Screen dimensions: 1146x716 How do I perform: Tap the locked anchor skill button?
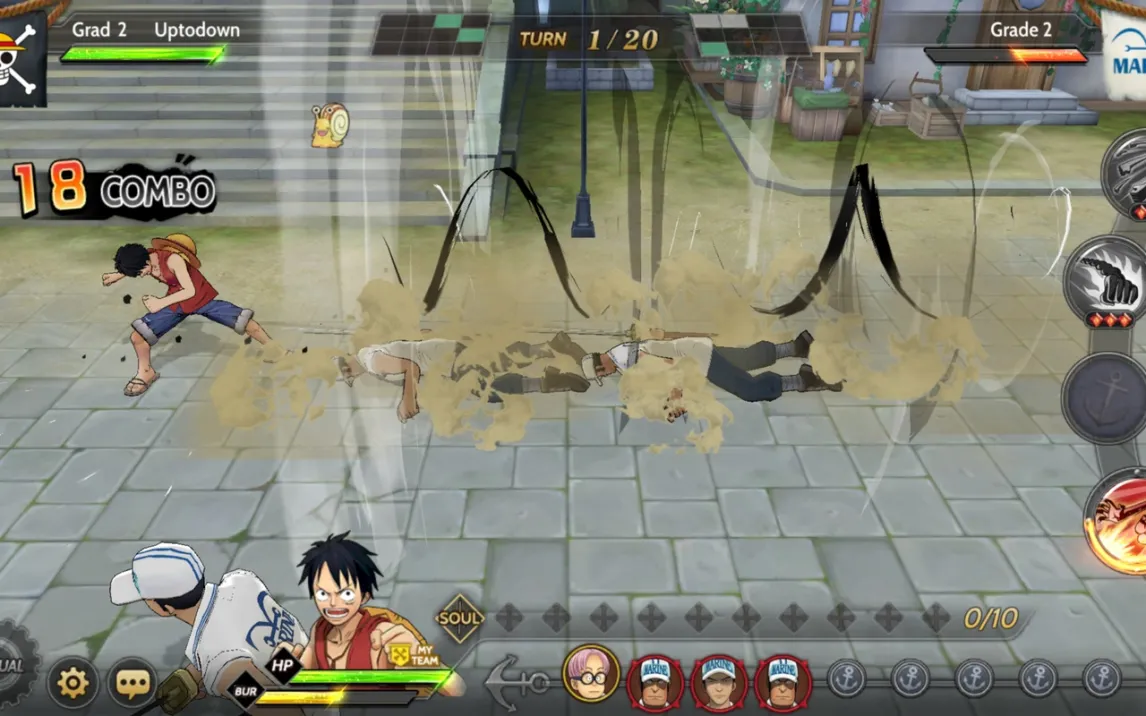tap(1106, 398)
